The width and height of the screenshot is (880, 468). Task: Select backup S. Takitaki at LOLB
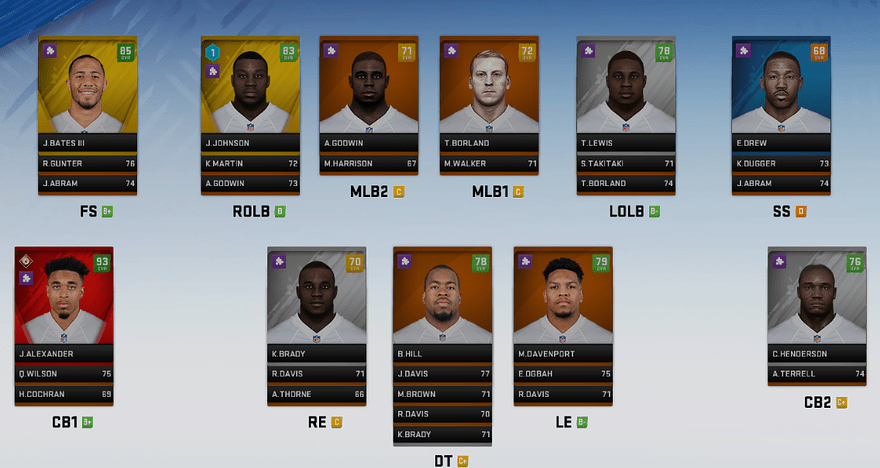pyautogui.click(x=626, y=163)
